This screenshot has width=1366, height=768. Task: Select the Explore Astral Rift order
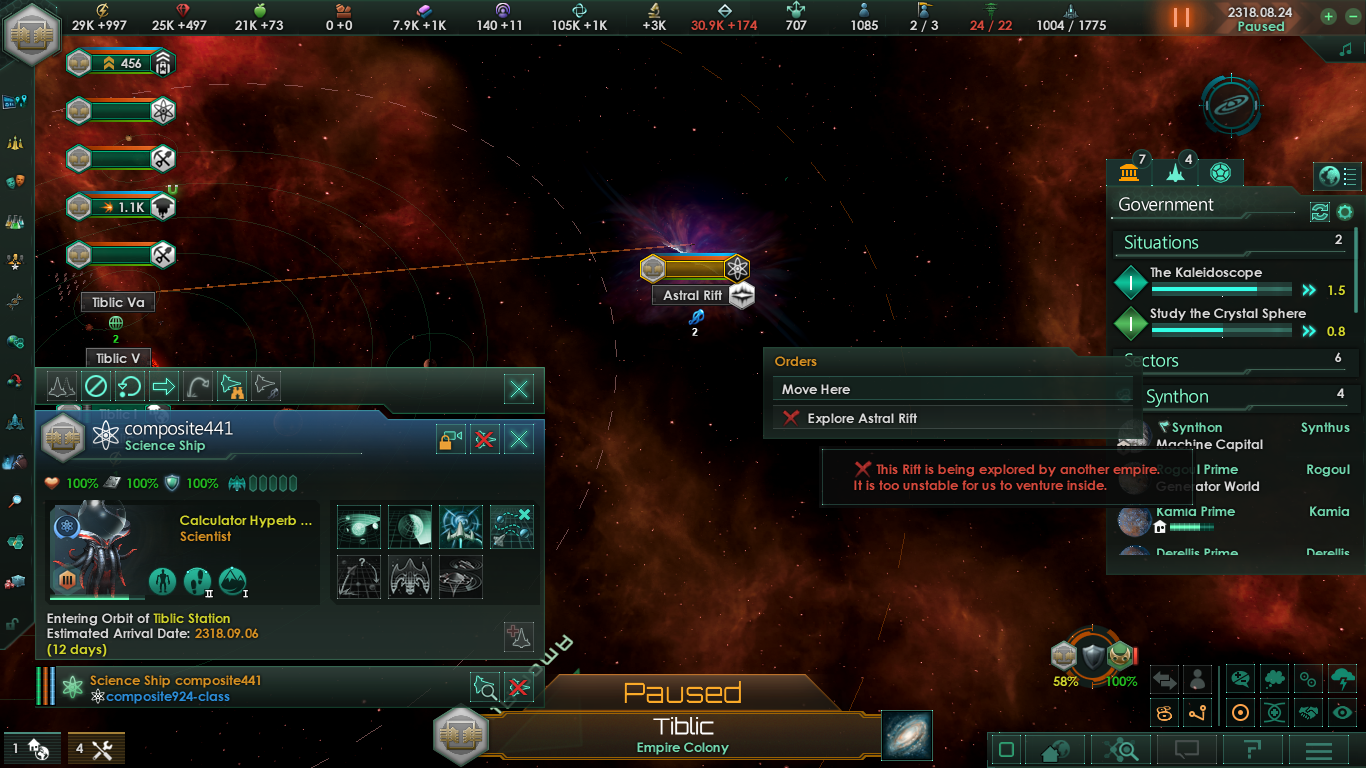pos(861,418)
